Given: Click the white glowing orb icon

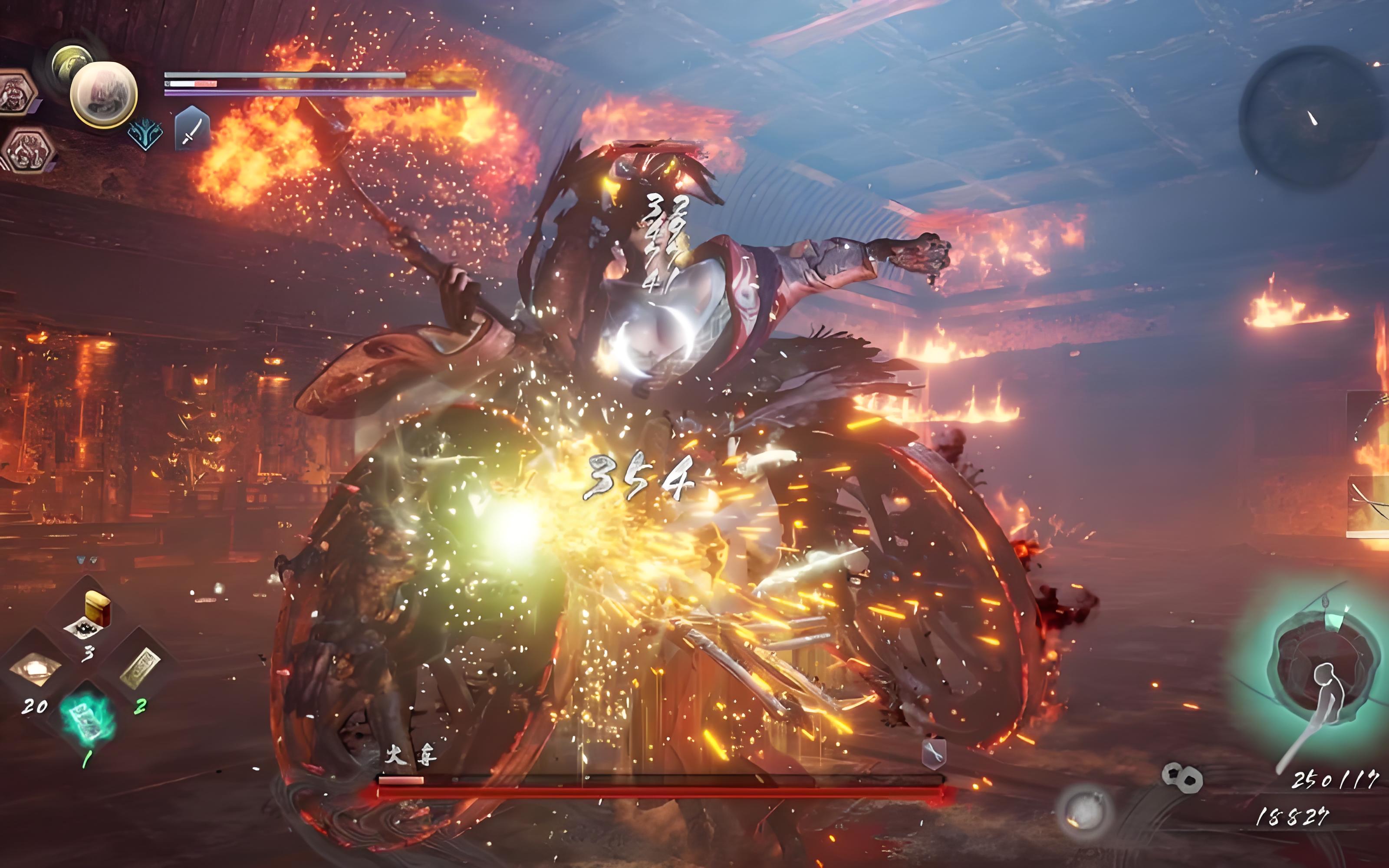Looking at the screenshot, I should (1084, 812).
